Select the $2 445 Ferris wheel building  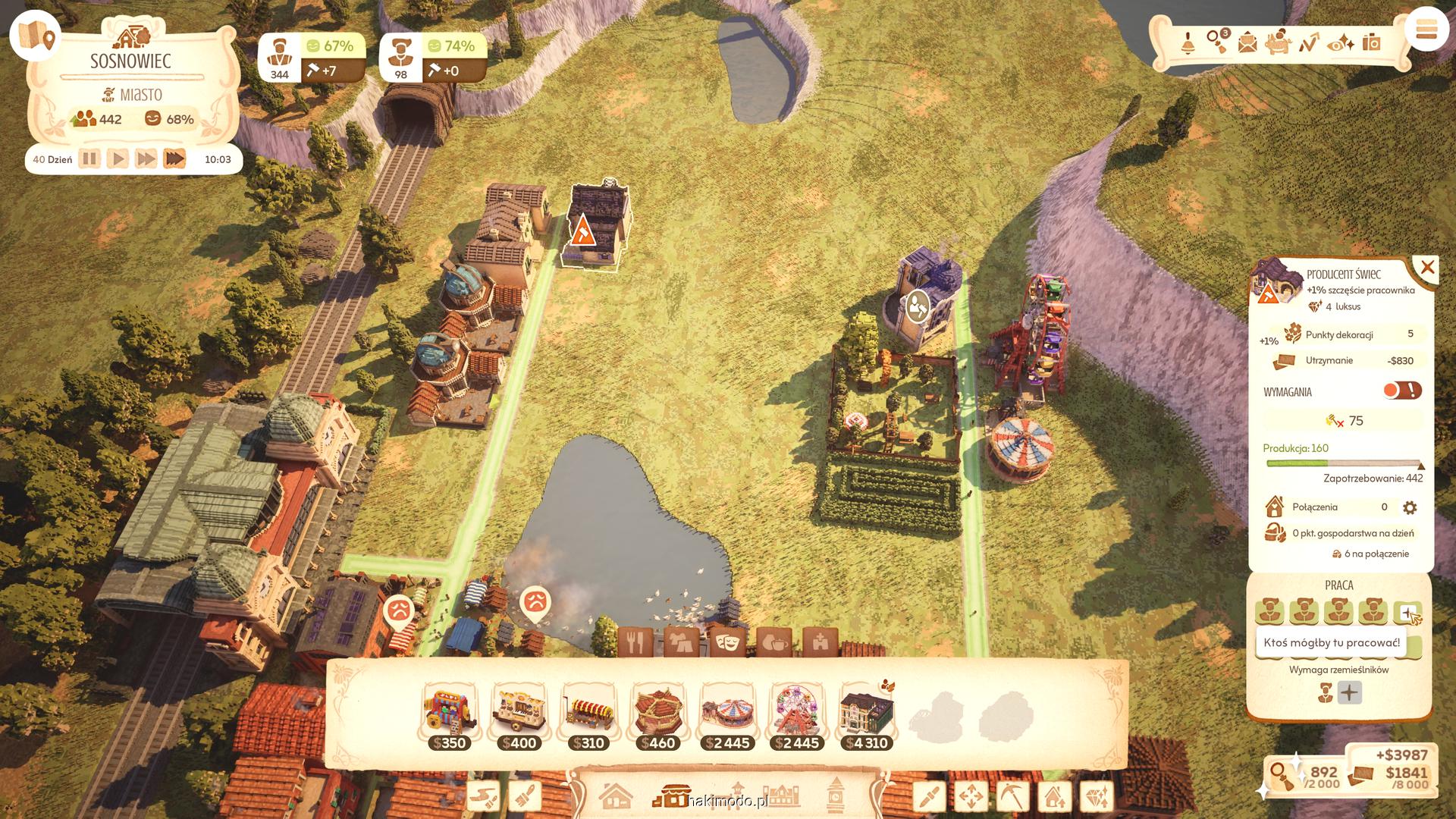(796, 717)
